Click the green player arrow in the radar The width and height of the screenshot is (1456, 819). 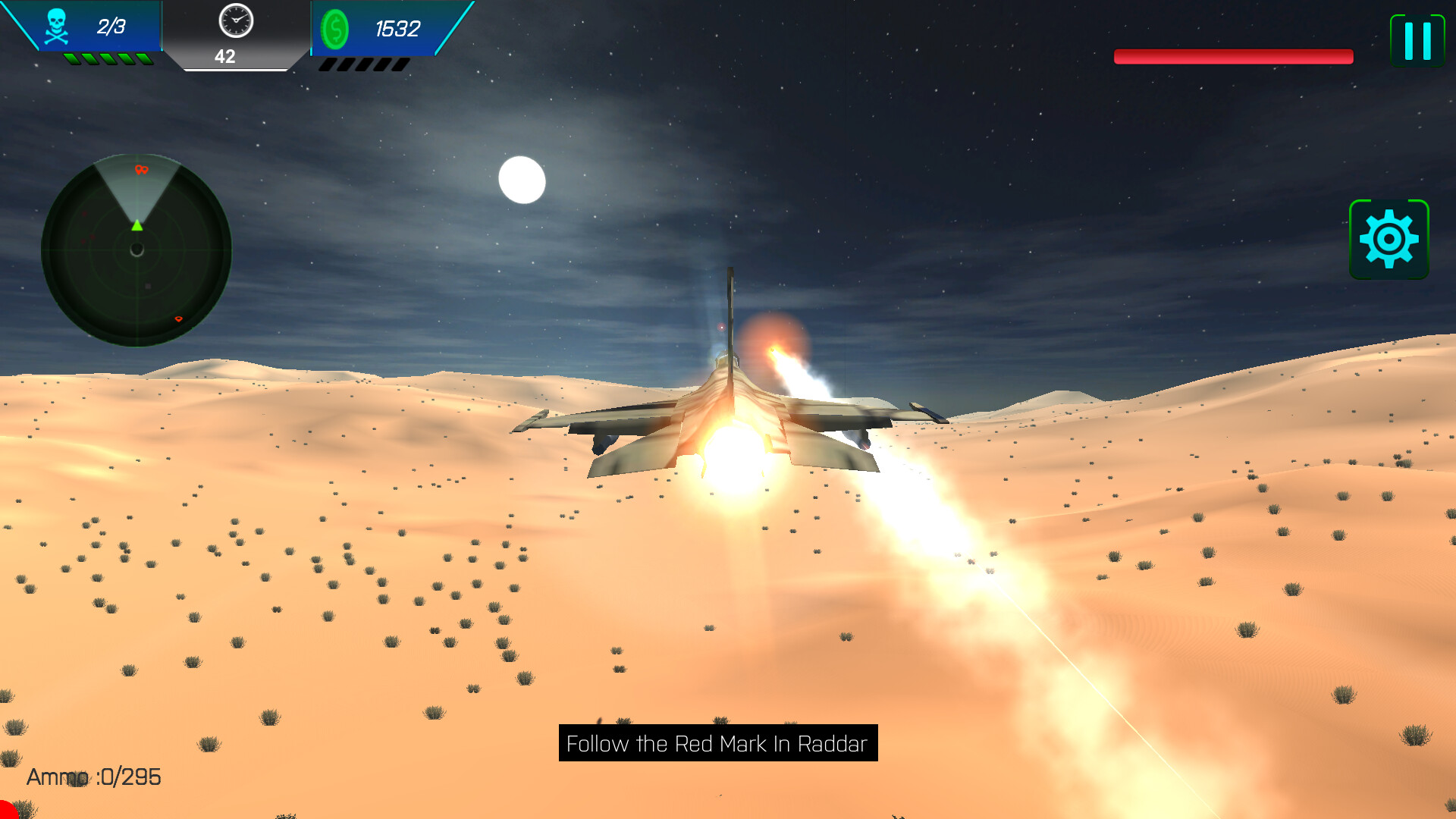(x=137, y=226)
